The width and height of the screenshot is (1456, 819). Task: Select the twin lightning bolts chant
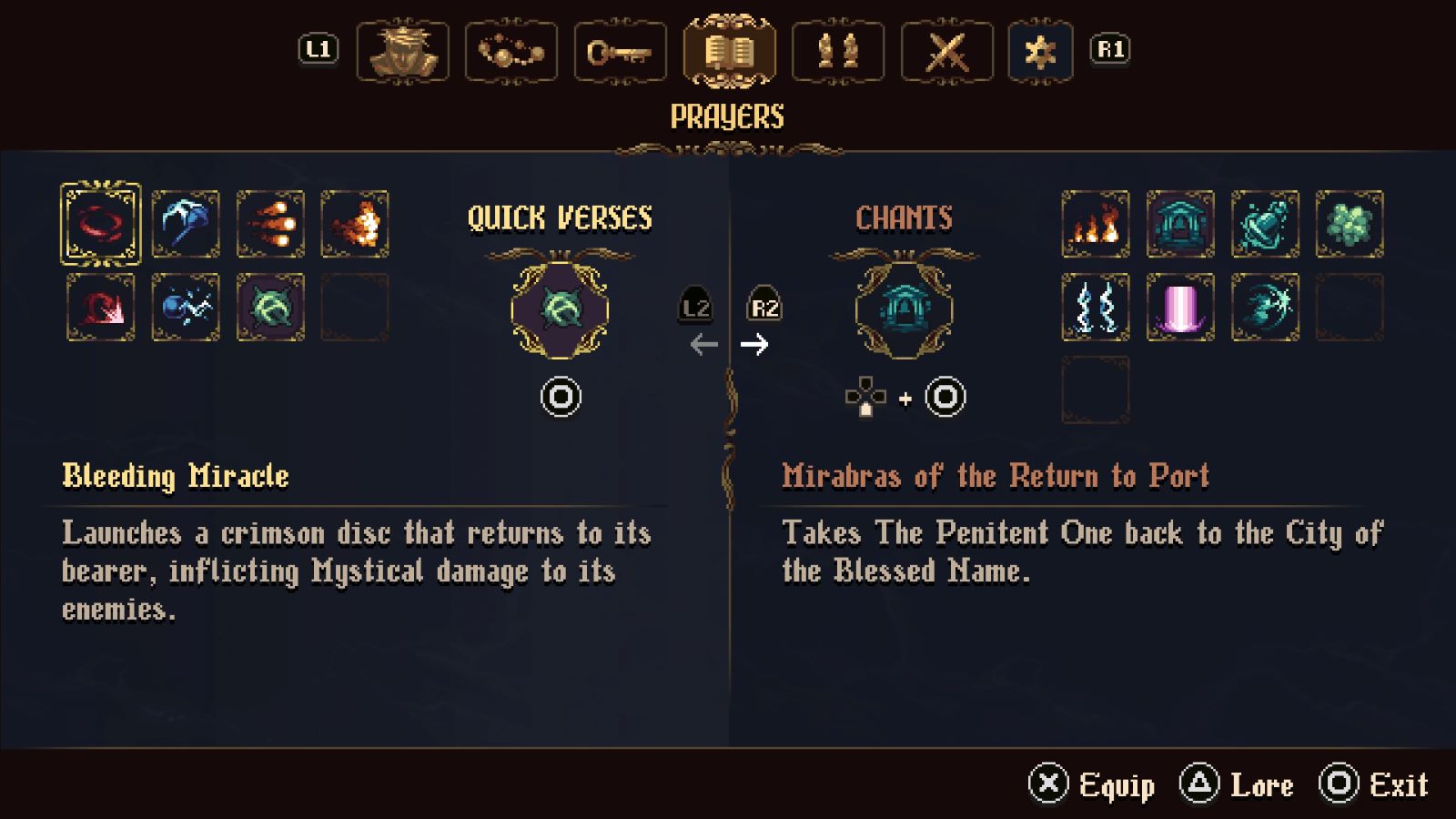pos(1096,308)
